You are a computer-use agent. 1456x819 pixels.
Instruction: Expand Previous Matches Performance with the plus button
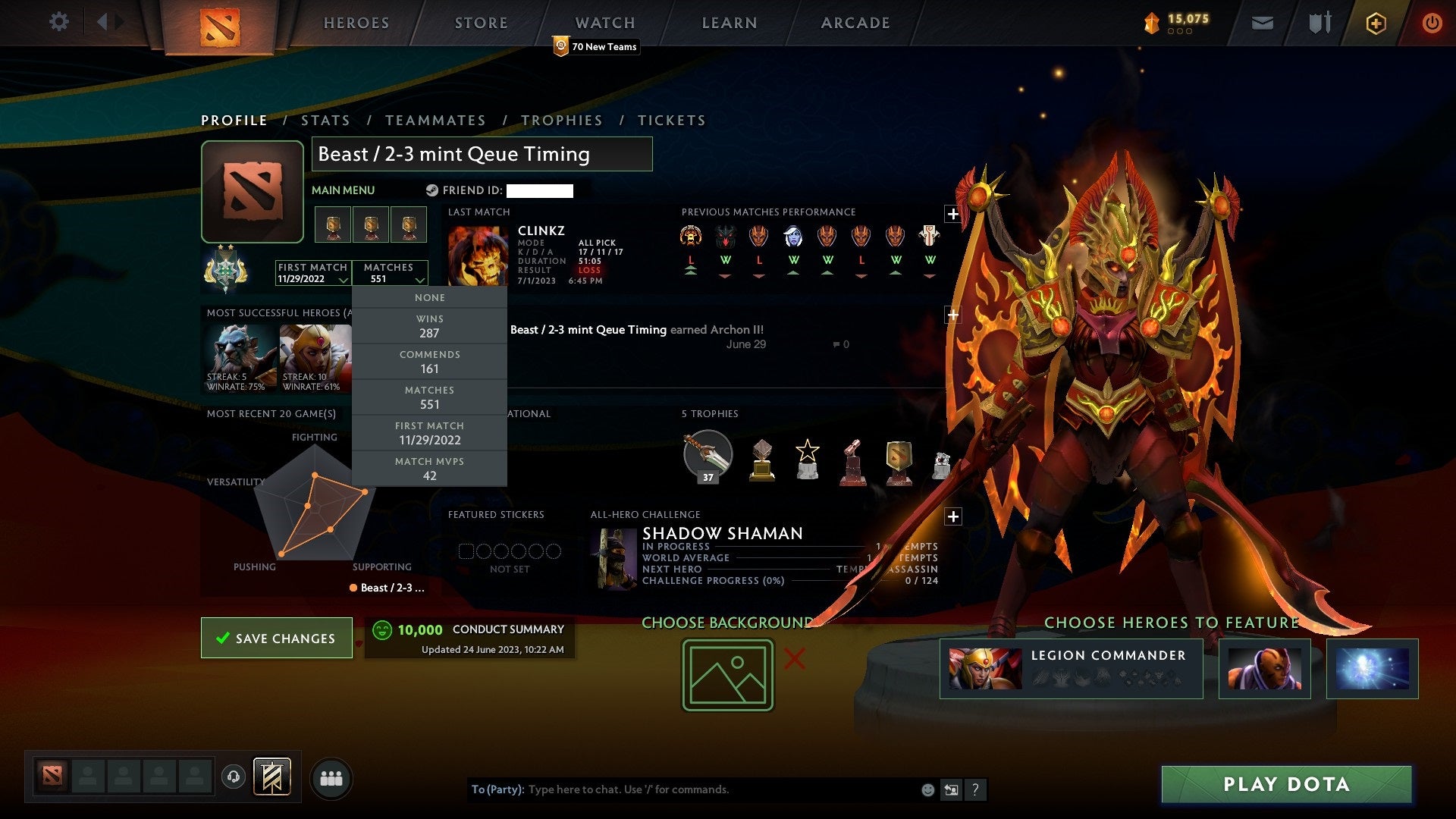(952, 215)
